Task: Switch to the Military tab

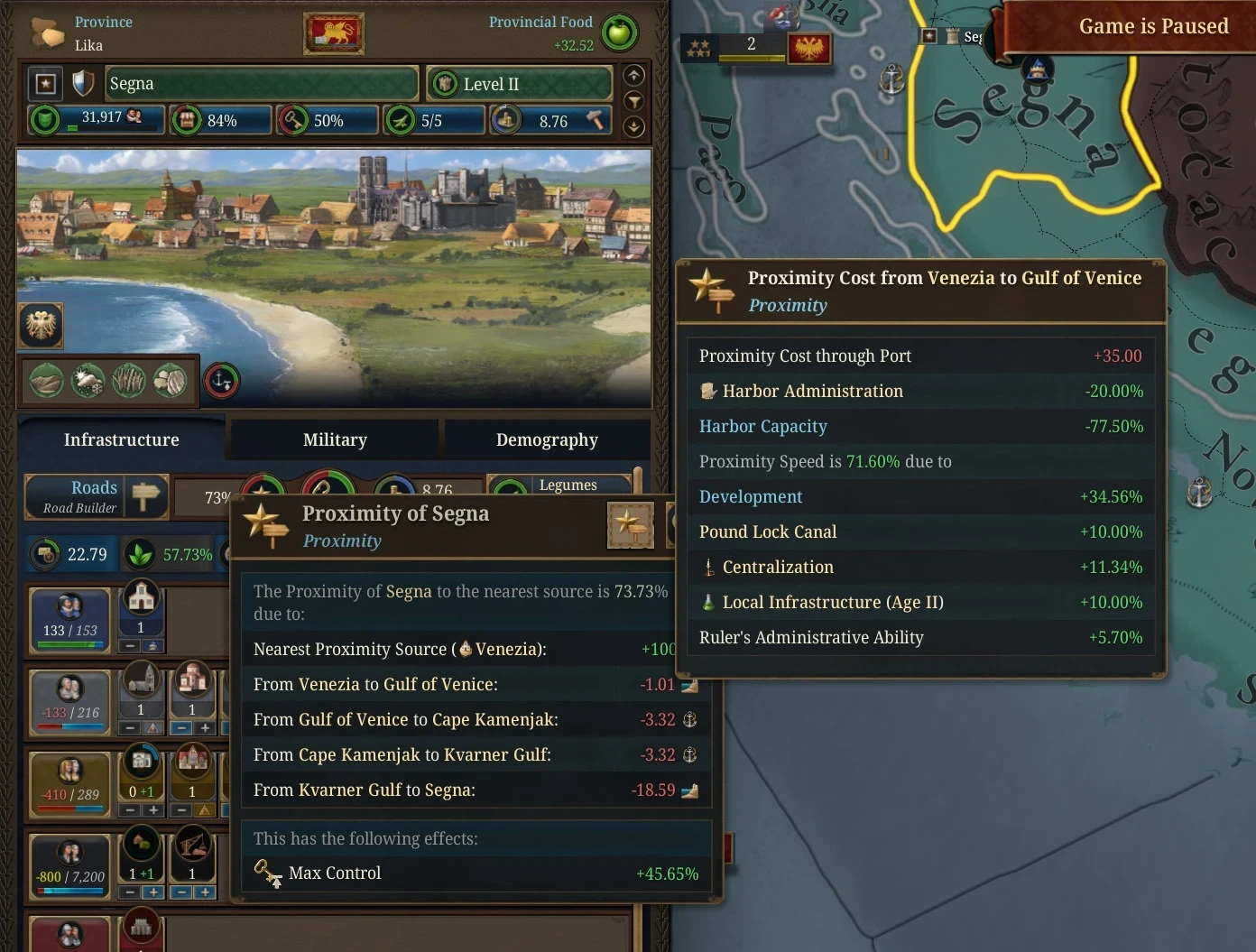Action: click(335, 439)
